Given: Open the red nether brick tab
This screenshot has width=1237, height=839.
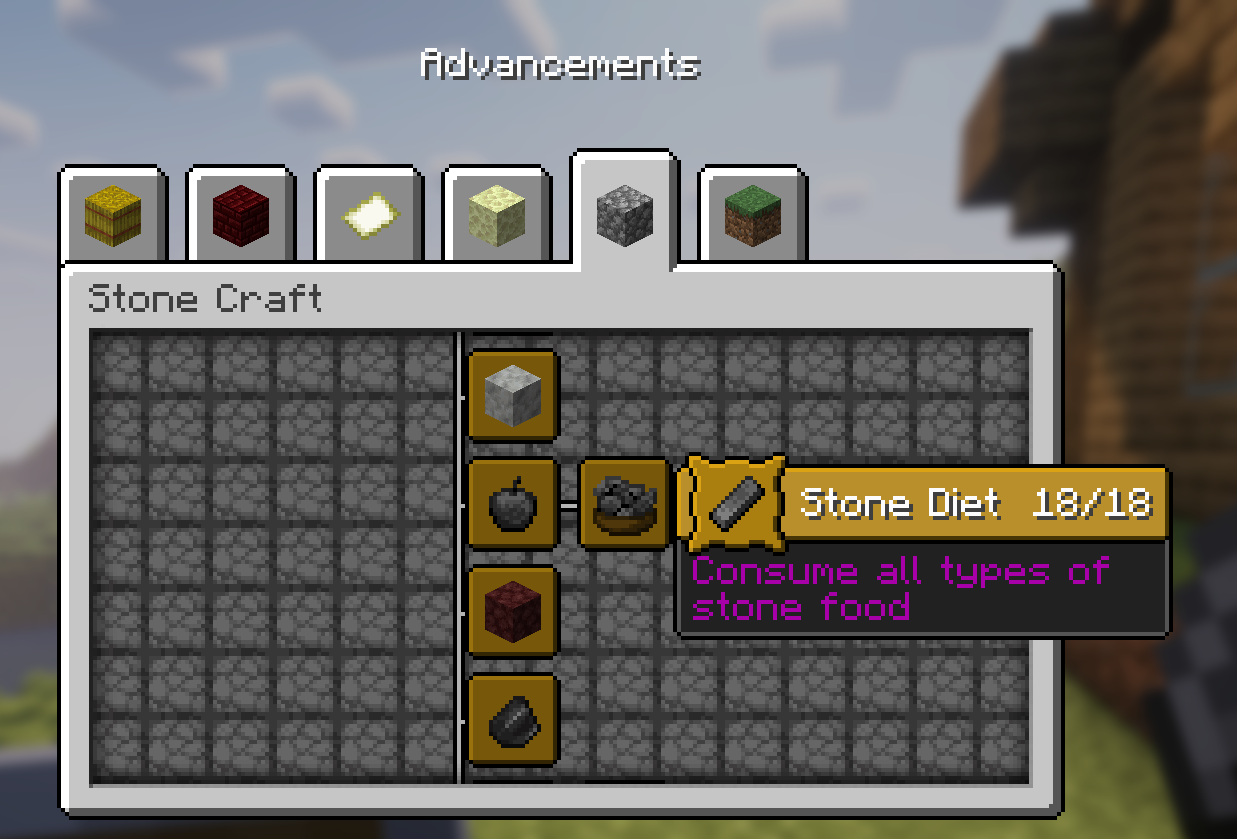Looking at the screenshot, I should point(241,215).
